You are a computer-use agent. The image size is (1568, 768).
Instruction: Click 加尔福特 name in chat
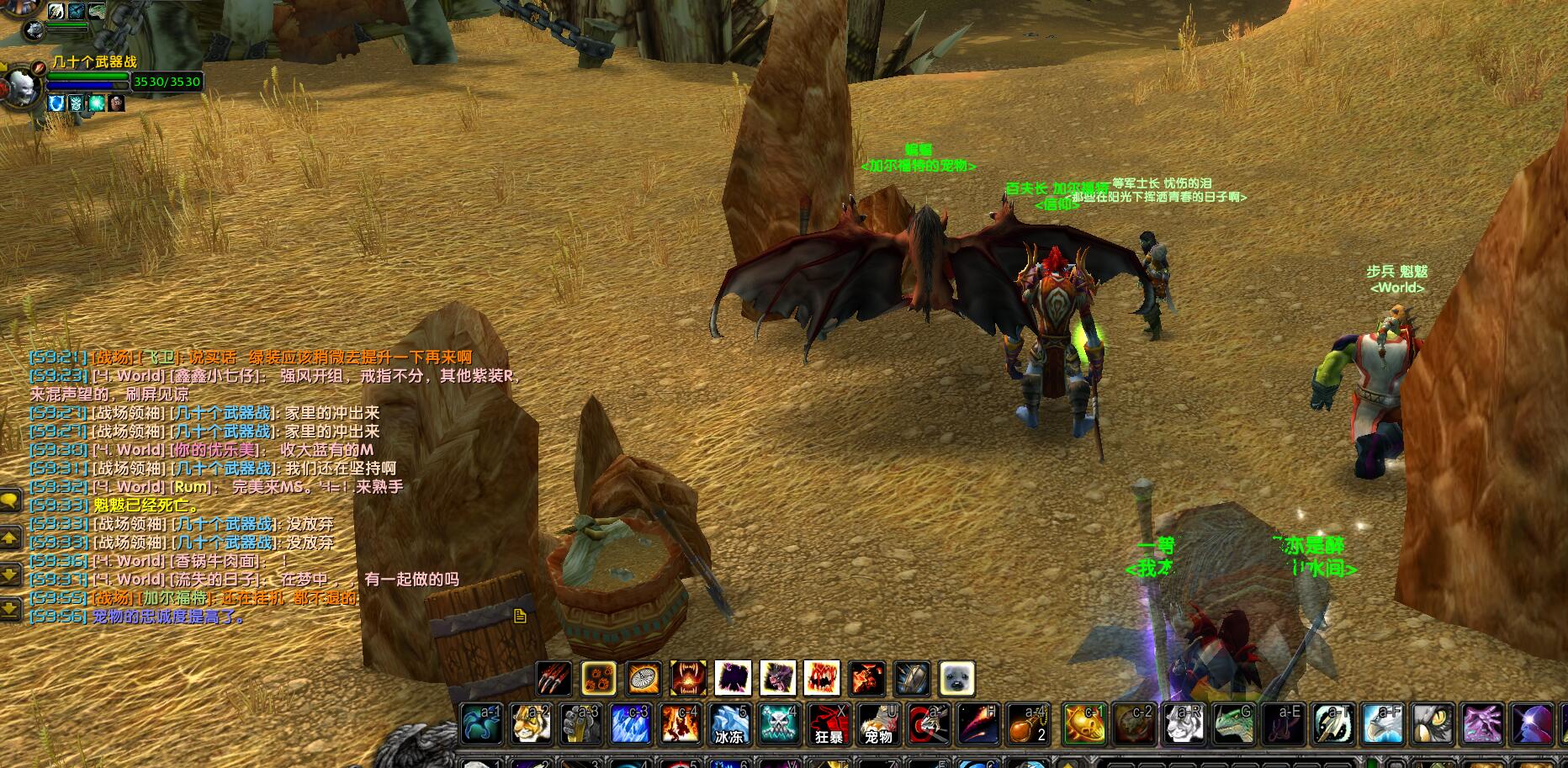(176, 598)
